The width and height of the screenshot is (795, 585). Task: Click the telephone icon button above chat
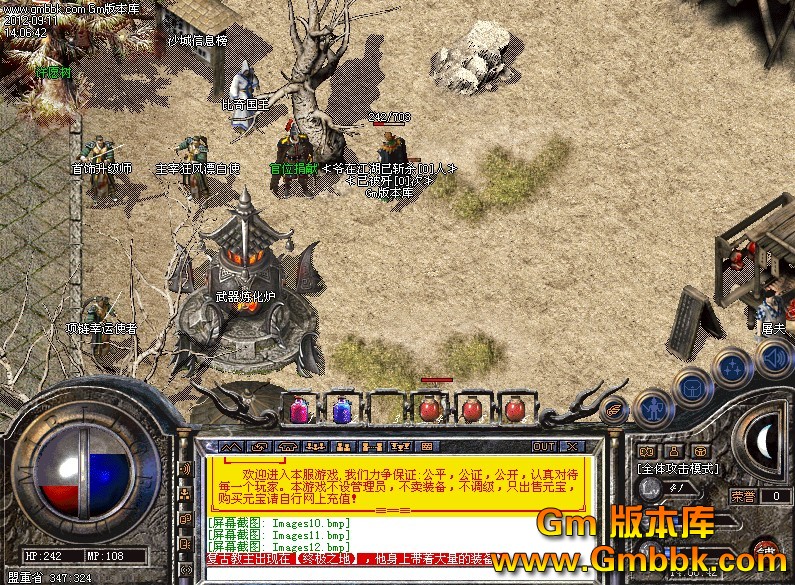point(287,446)
